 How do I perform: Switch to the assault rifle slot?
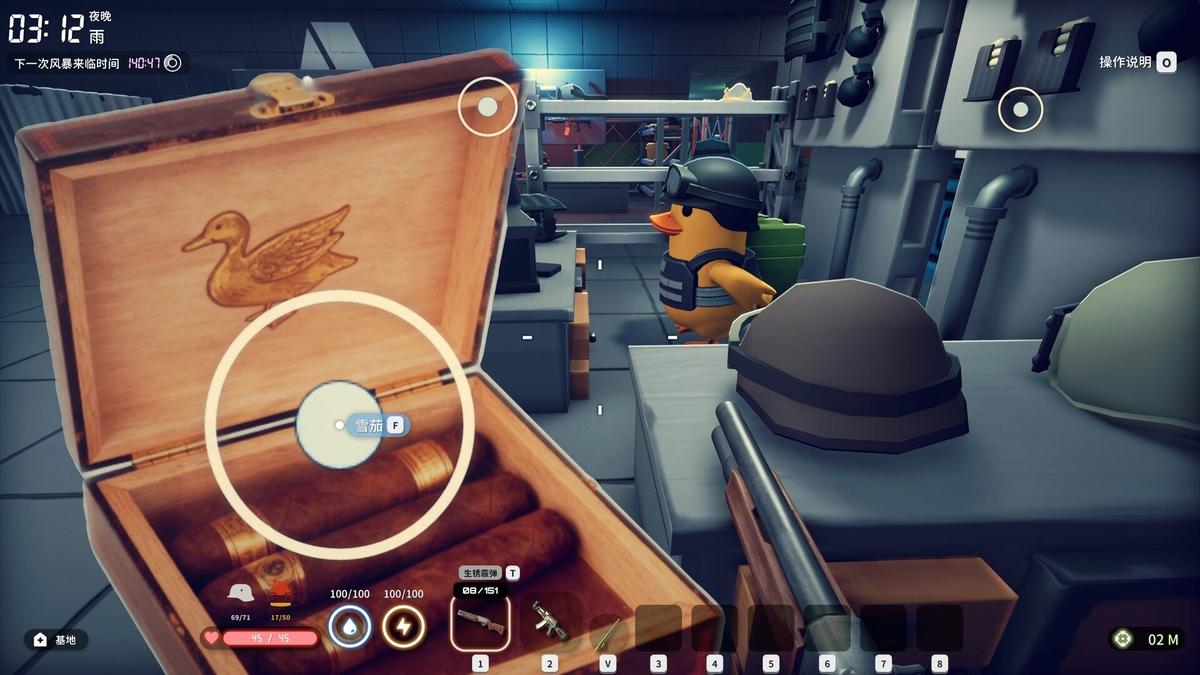pos(548,623)
